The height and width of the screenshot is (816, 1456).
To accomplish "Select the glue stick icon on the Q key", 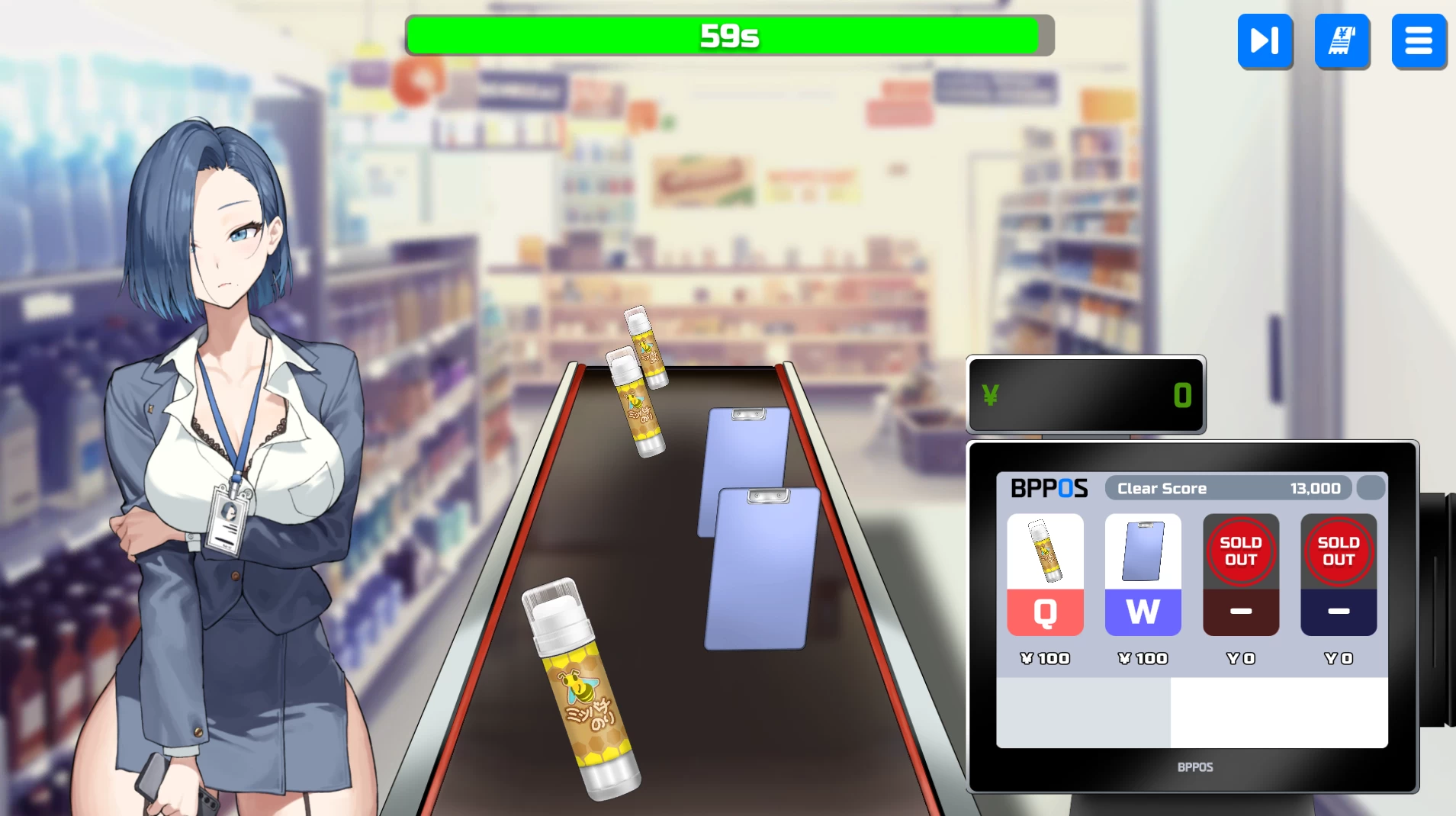I will tap(1044, 551).
